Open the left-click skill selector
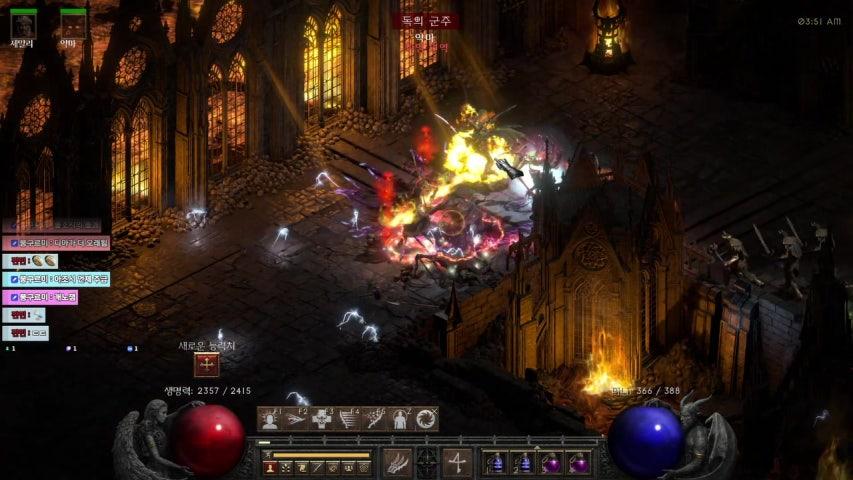This screenshot has height=480, width=853. 398,463
